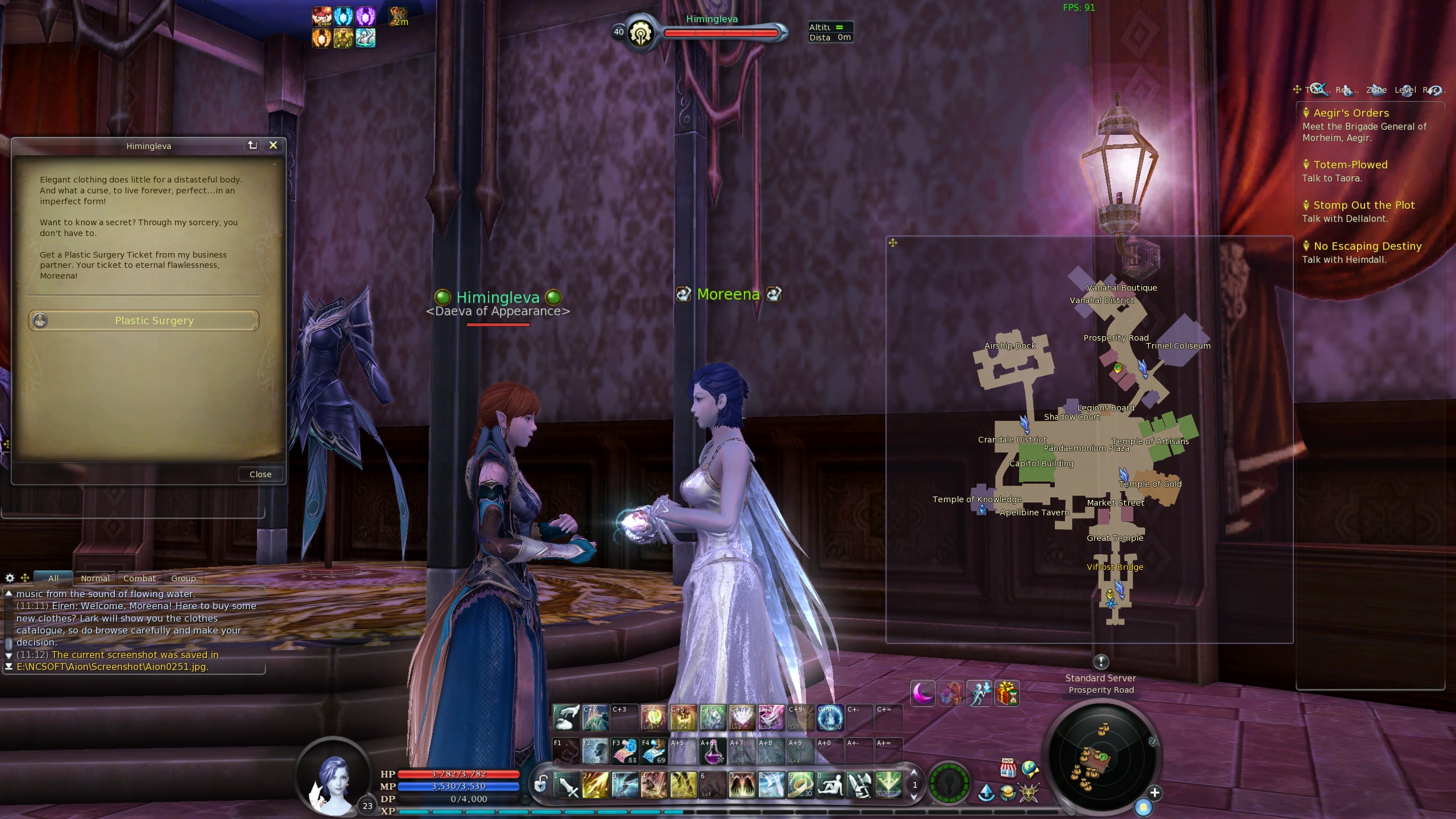Open the Group chat tab
This screenshot has height=819, width=1456.
point(183,578)
